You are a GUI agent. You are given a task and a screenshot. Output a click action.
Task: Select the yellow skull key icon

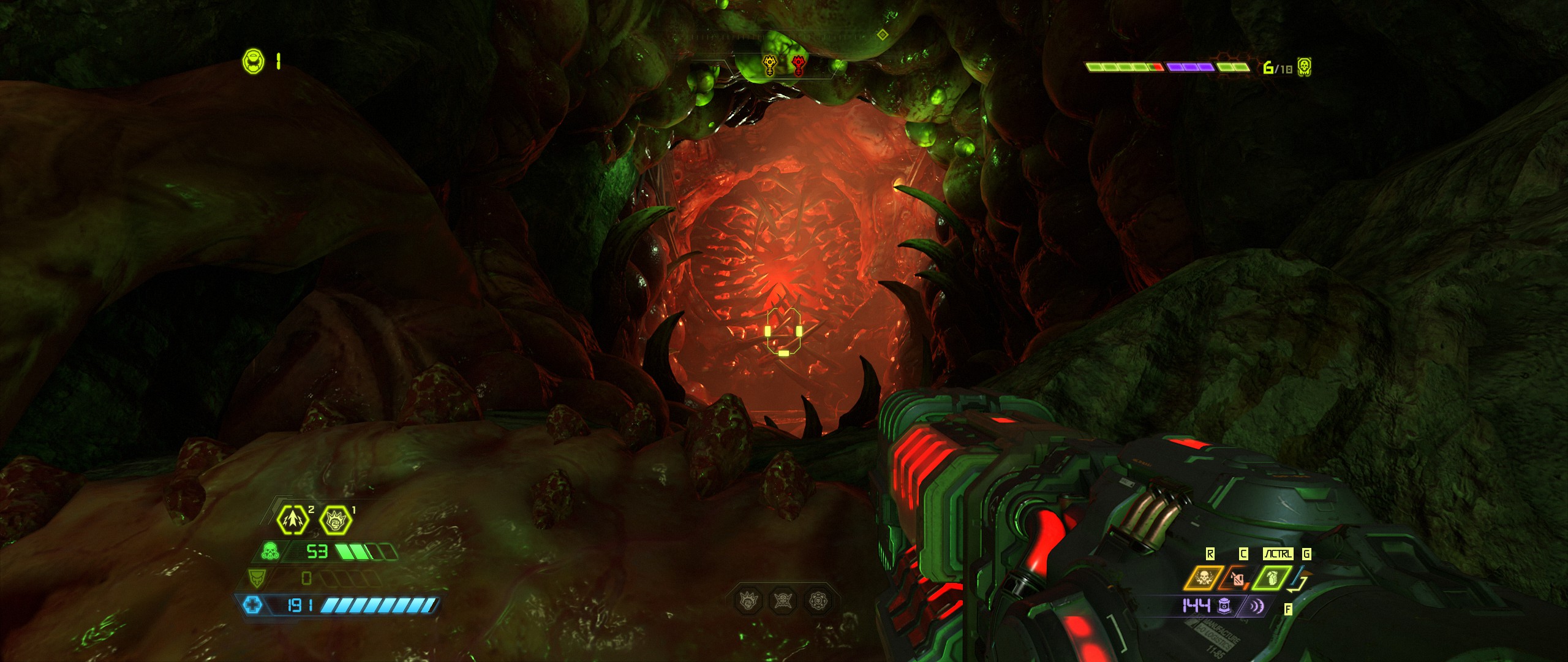(769, 65)
